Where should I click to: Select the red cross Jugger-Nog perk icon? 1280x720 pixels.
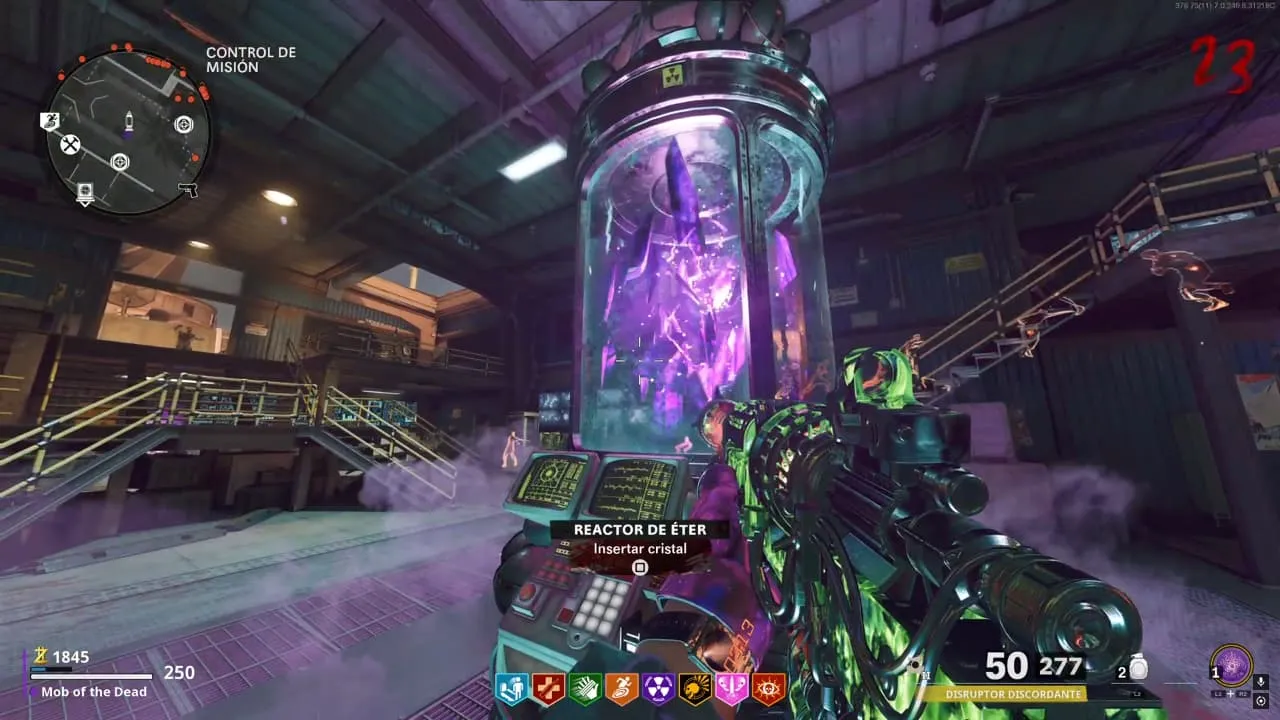(547, 687)
